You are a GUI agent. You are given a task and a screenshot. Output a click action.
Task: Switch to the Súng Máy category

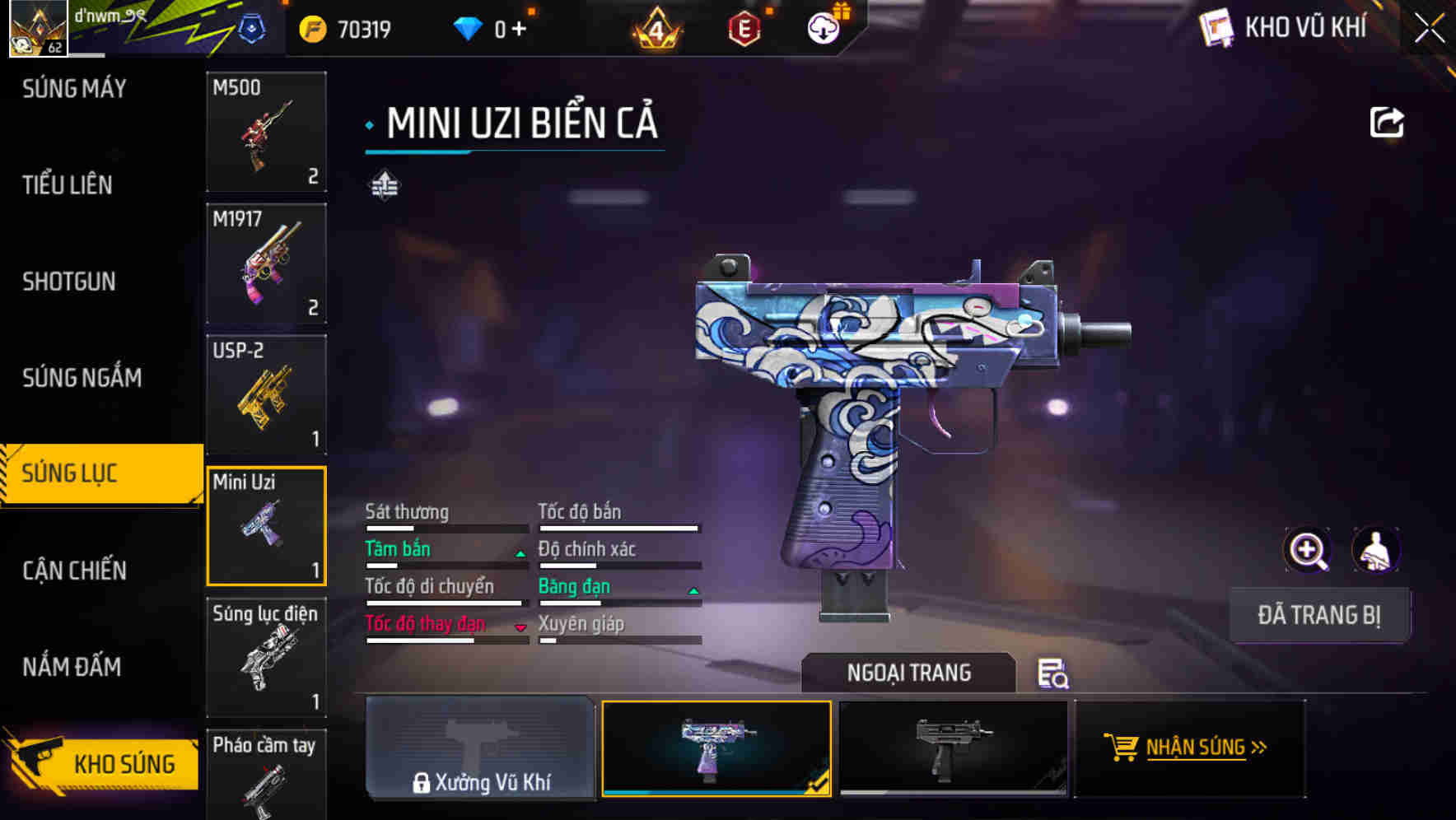[74, 89]
